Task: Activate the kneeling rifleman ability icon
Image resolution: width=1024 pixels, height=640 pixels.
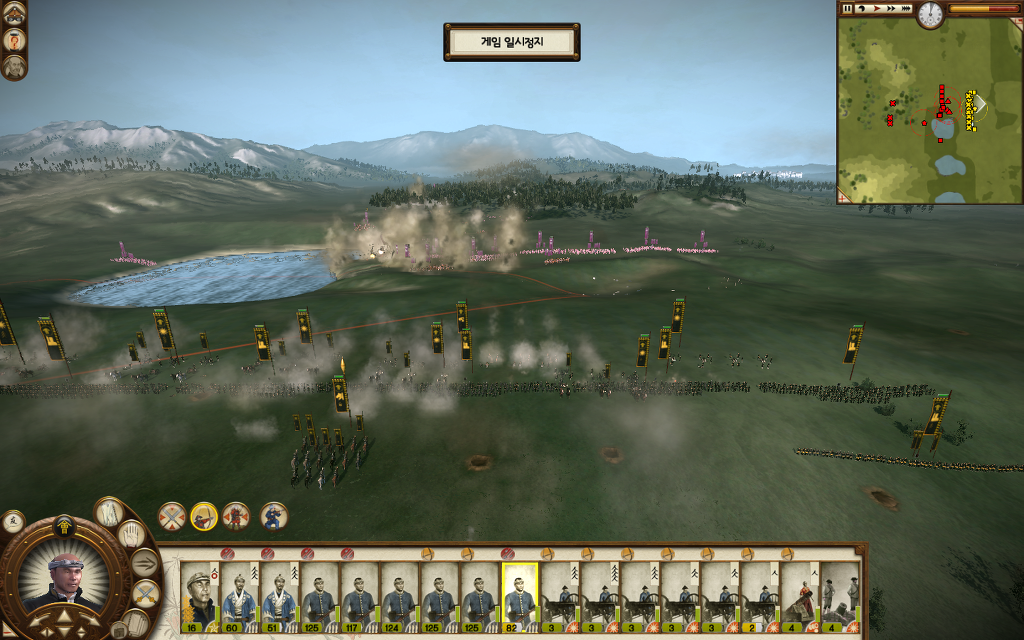Action: [x=273, y=516]
